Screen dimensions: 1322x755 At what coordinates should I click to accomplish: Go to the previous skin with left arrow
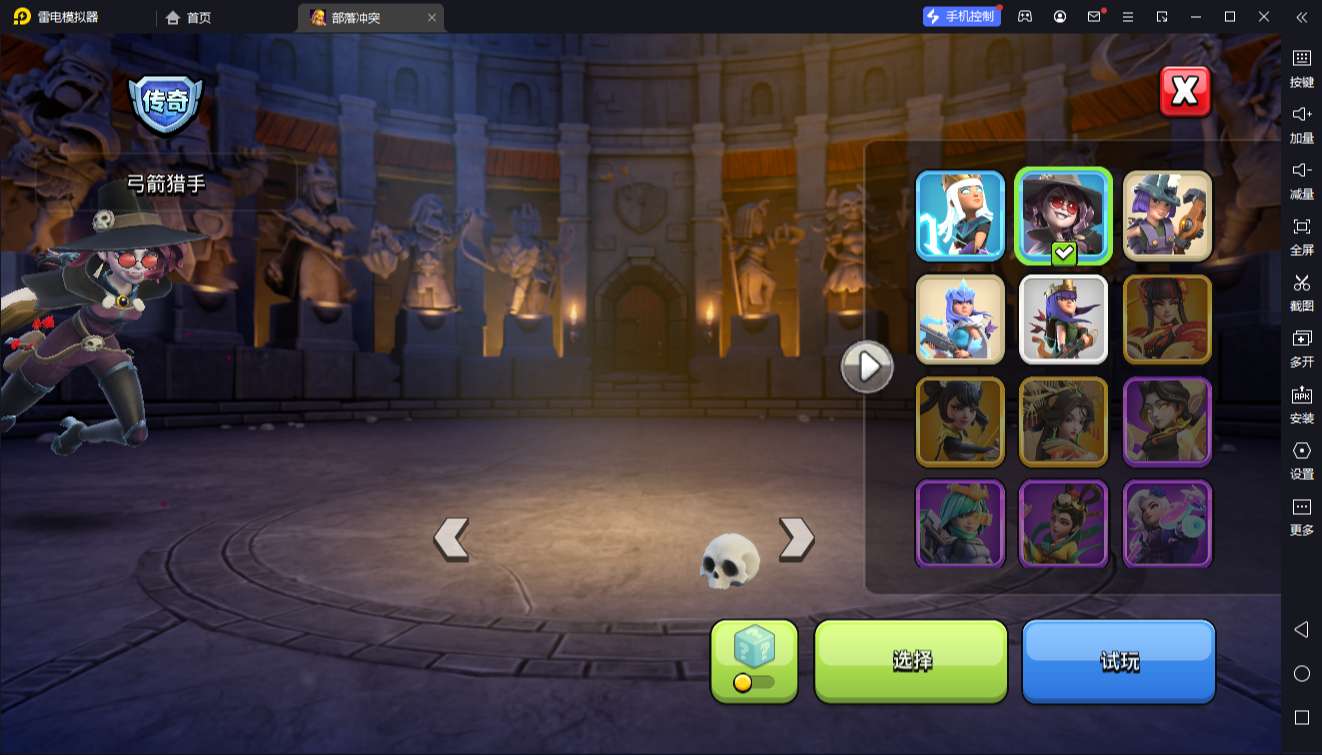point(452,539)
